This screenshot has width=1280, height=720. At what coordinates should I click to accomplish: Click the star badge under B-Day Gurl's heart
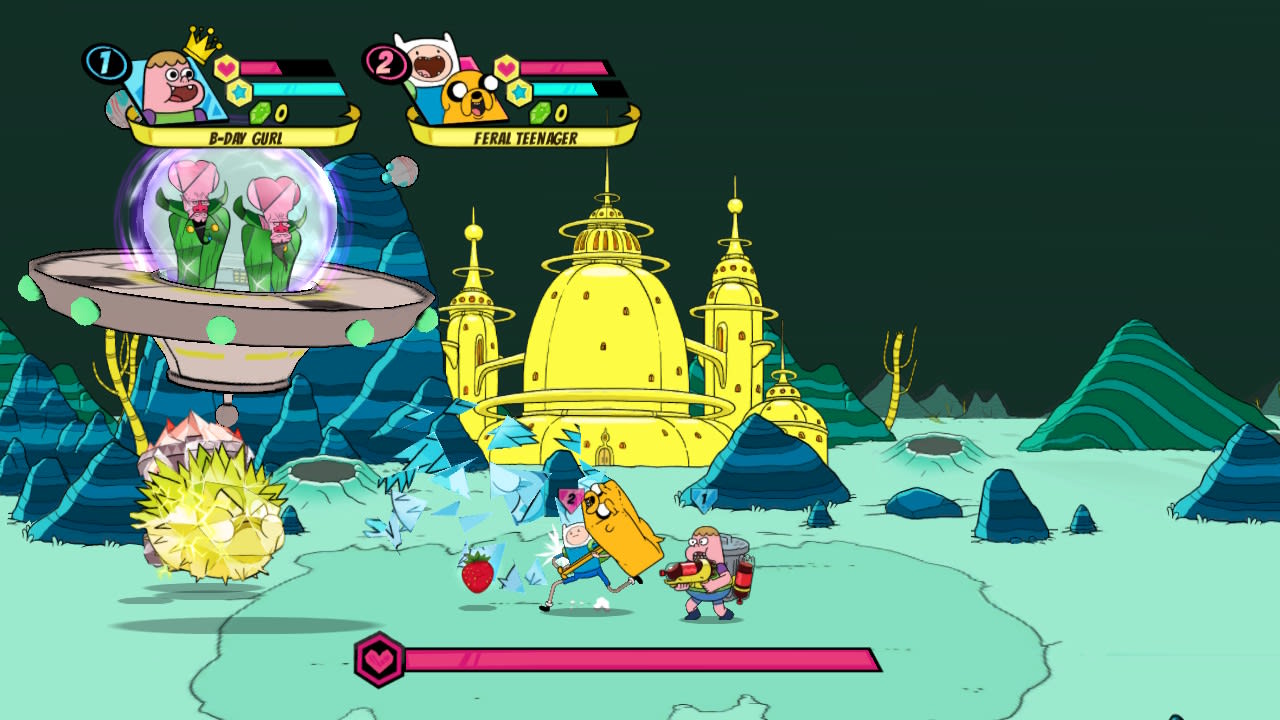coord(240,91)
